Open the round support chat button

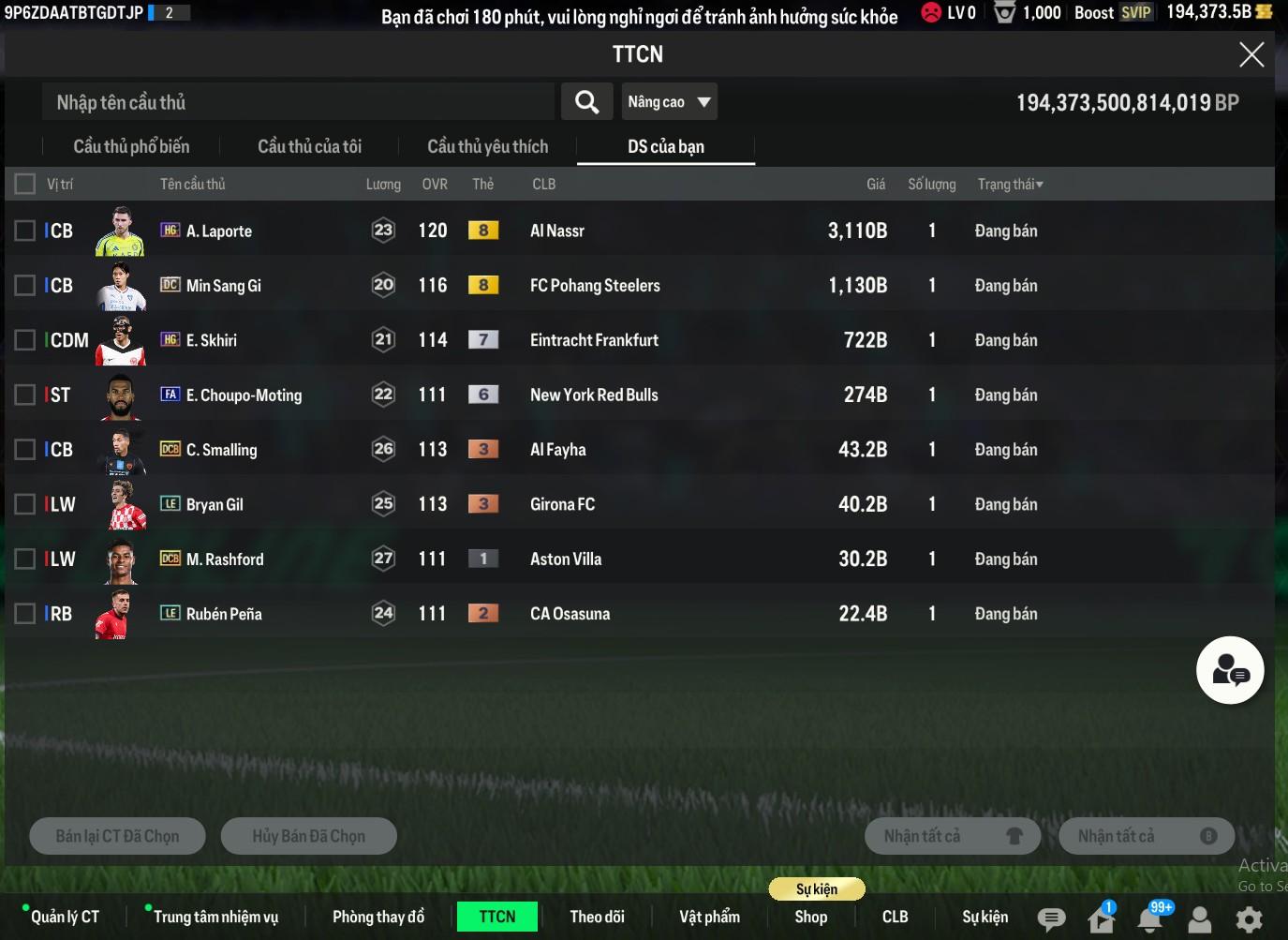[1229, 670]
